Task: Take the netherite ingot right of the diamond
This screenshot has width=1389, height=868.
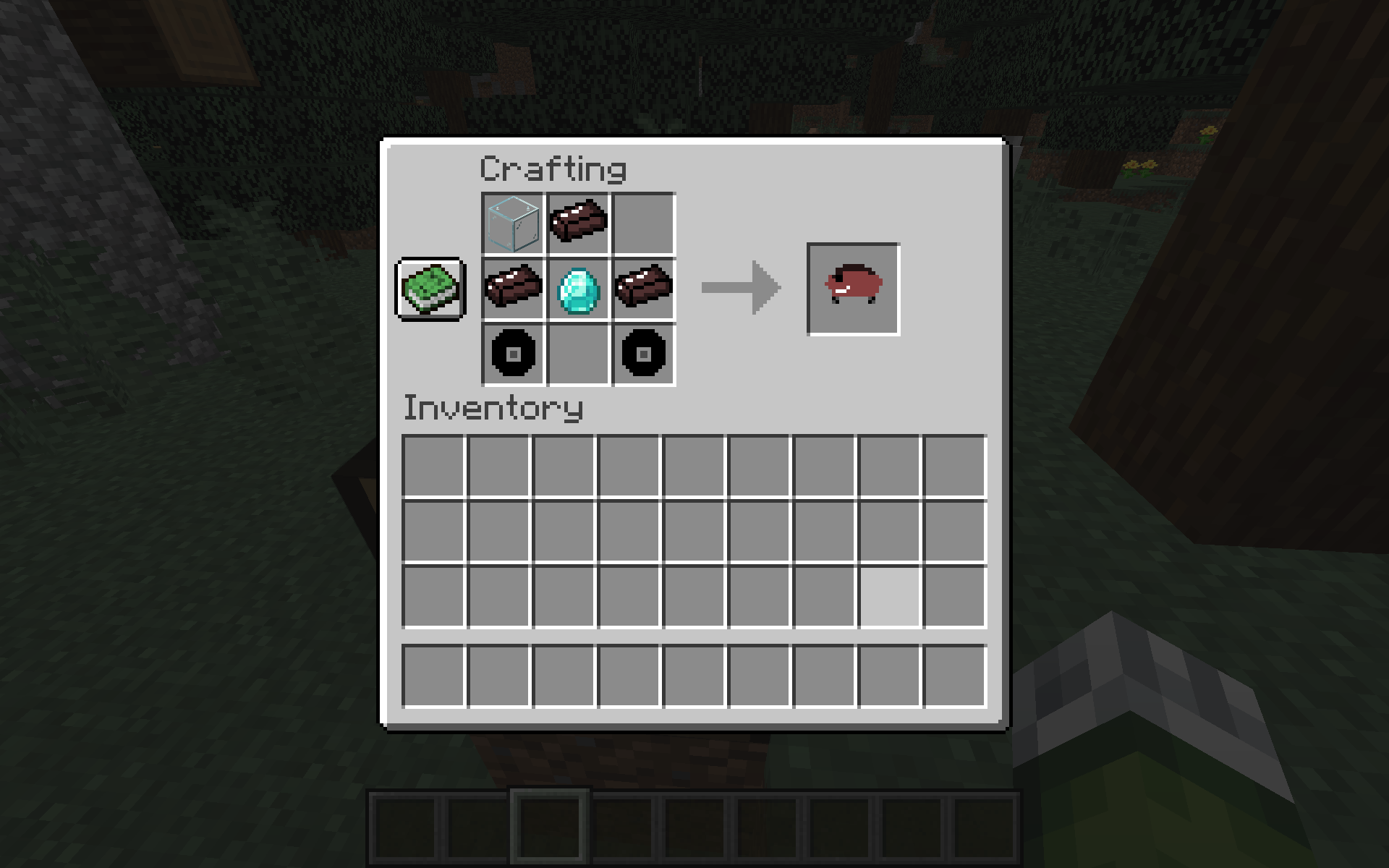Action: pos(642,289)
